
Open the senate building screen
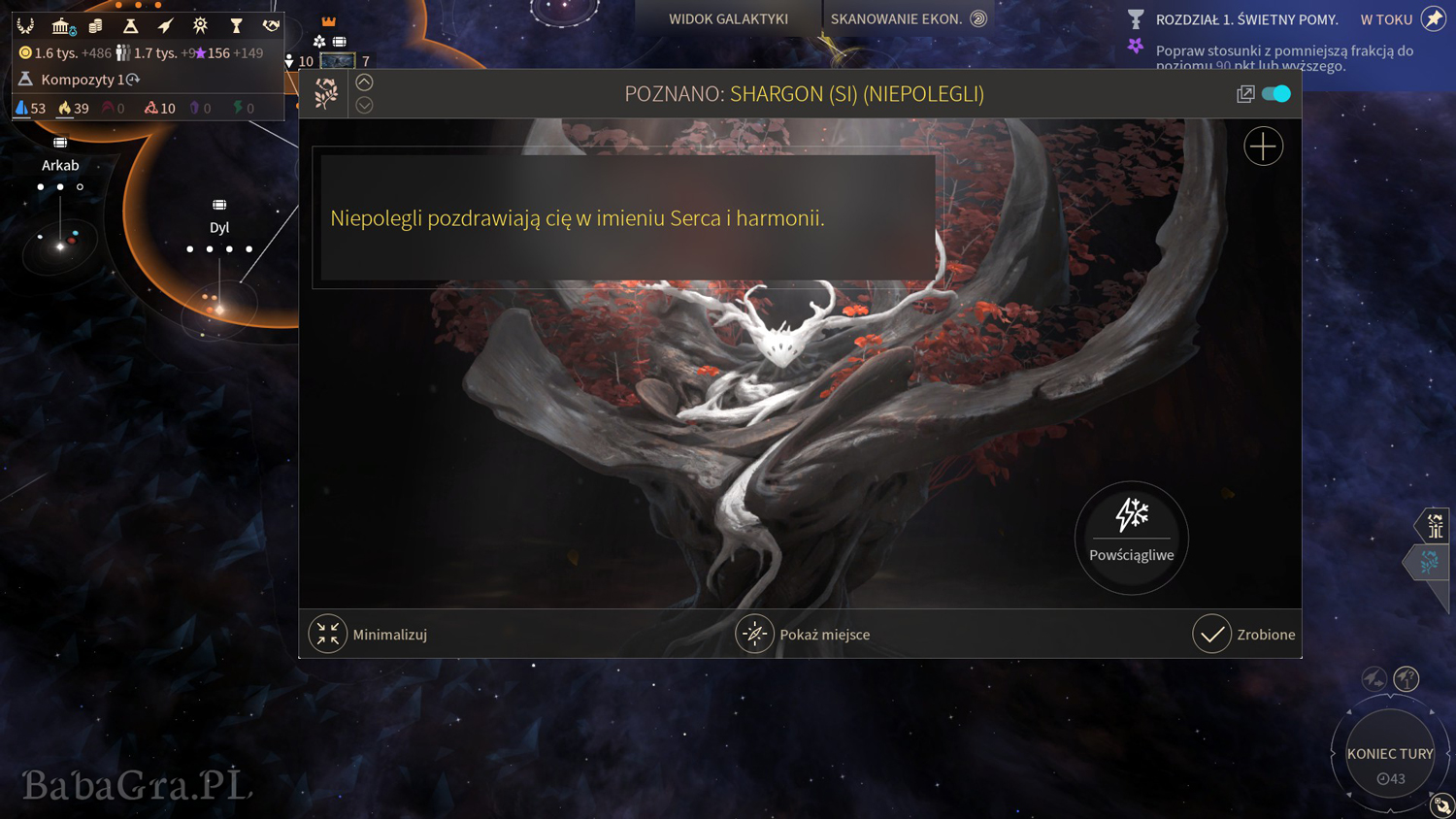62,25
